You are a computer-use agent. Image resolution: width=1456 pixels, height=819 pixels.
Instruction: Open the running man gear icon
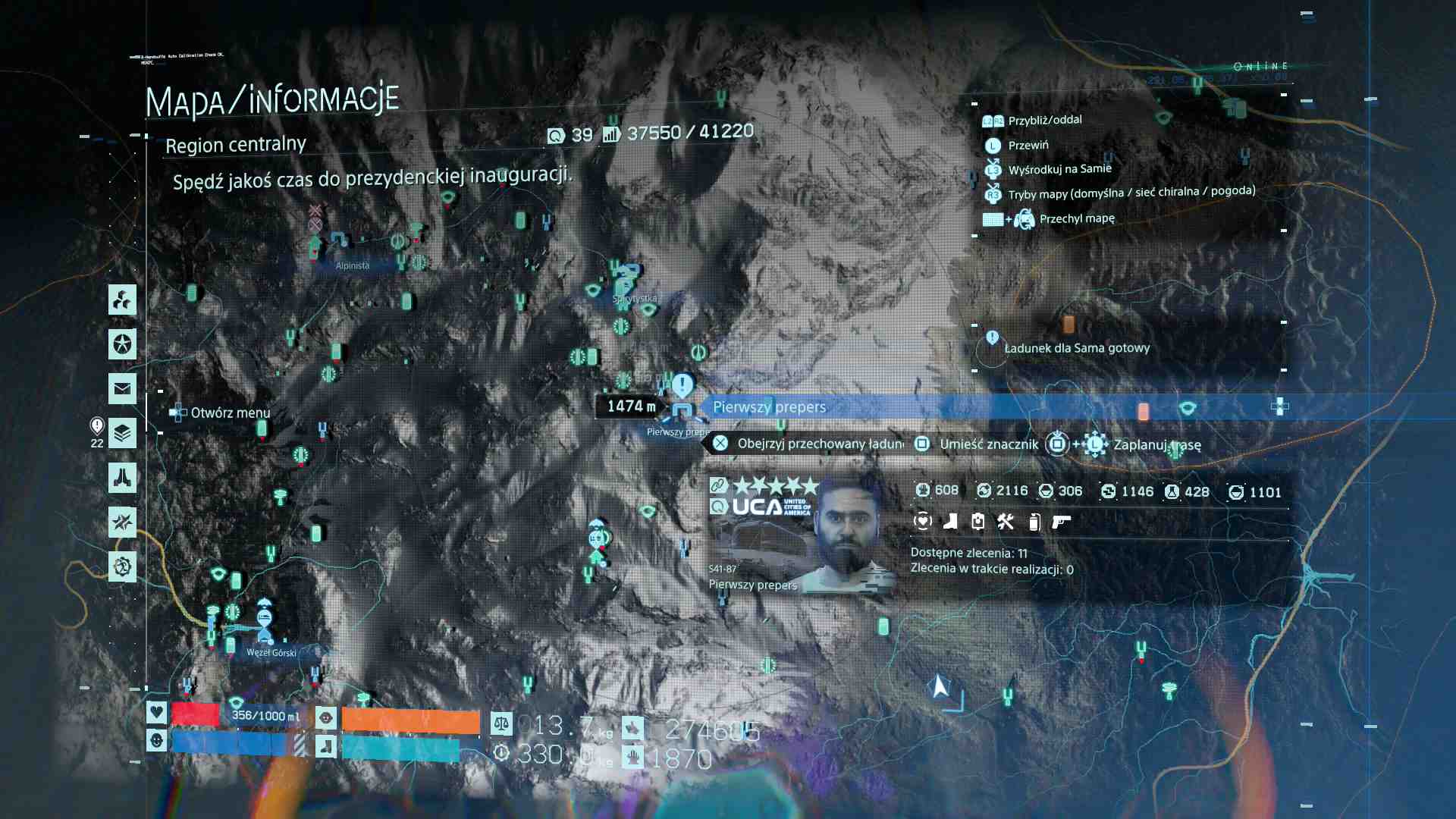[122, 566]
